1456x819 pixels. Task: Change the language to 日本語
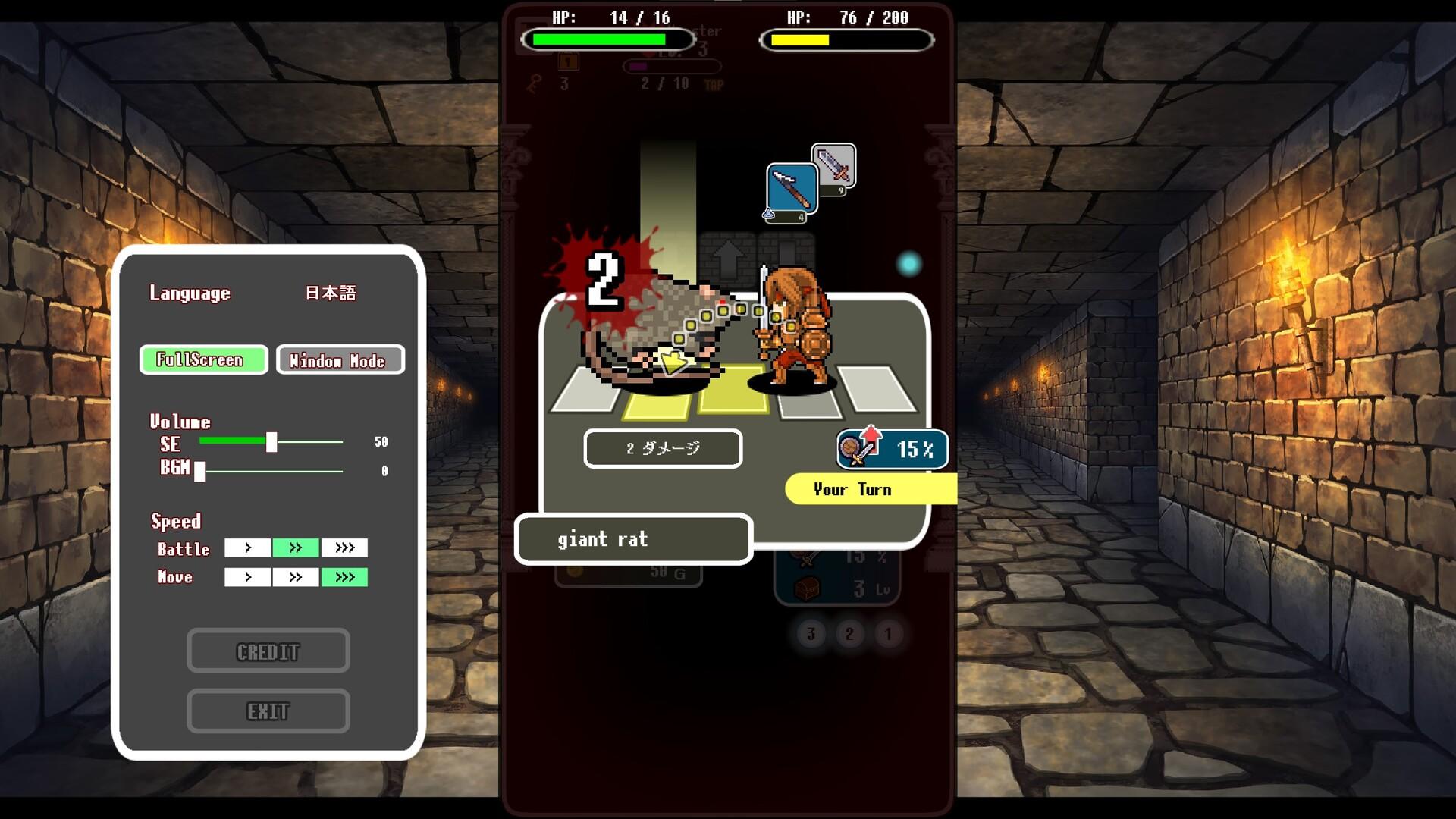pos(330,293)
